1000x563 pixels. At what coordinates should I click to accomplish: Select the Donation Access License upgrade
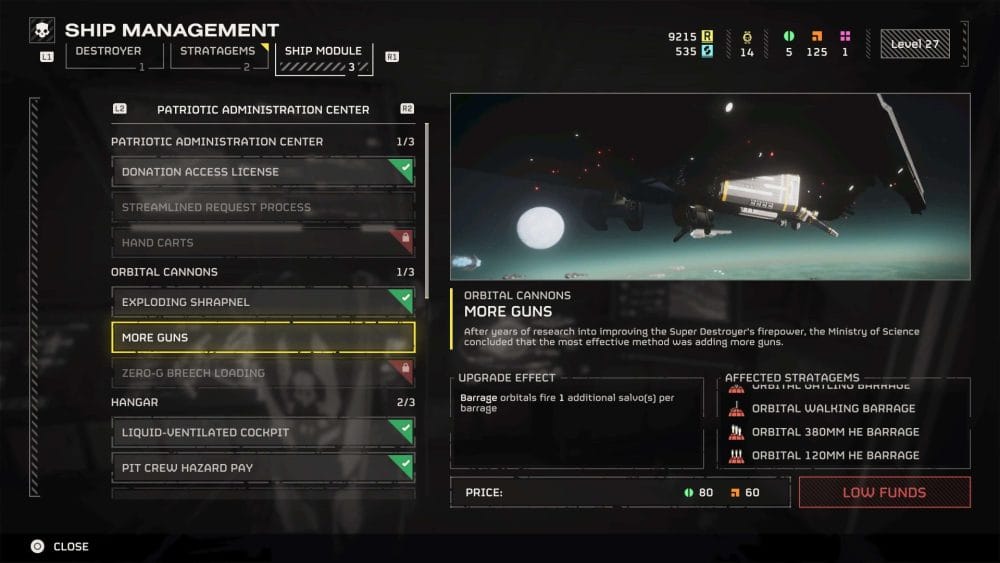coord(262,172)
